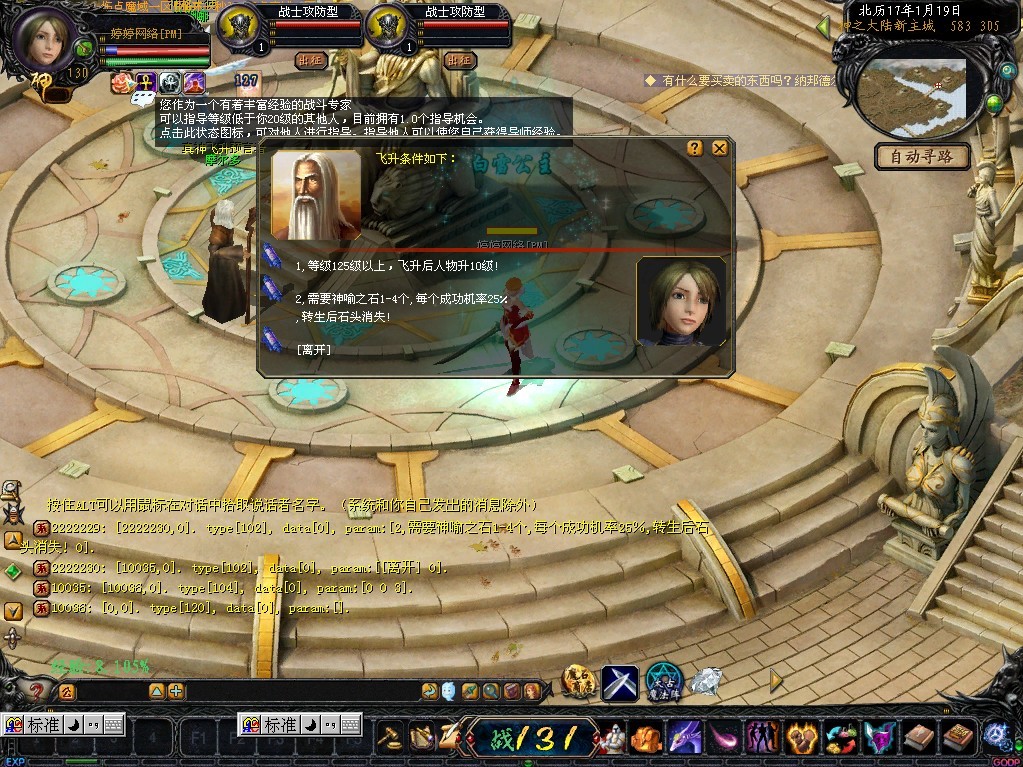Image resolution: width=1023 pixels, height=767 pixels.
Task: Click the ankh buff status icon
Action: point(146,83)
